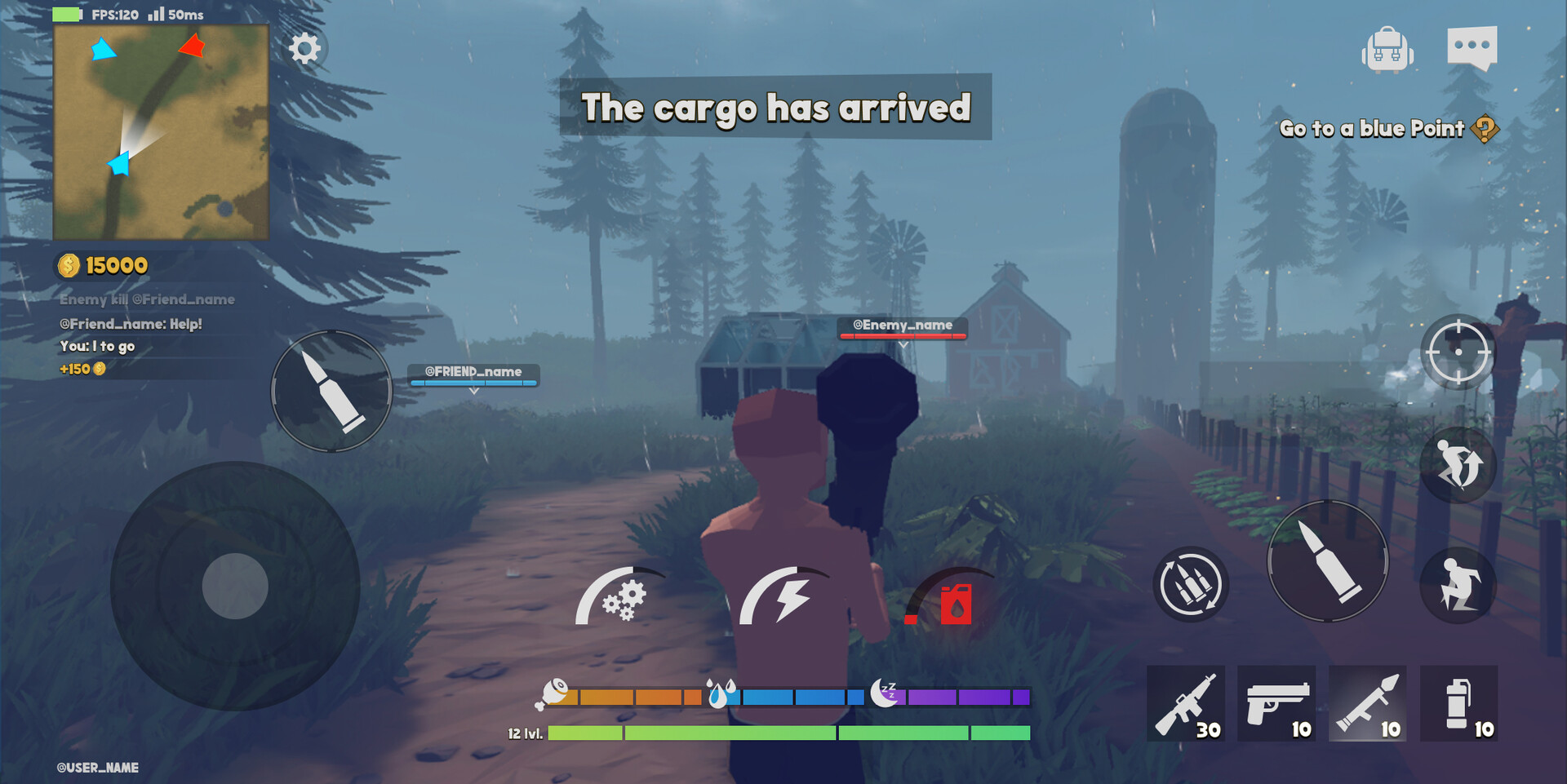
Task: Toggle the crouch stance button
Action: tap(1458, 584)
